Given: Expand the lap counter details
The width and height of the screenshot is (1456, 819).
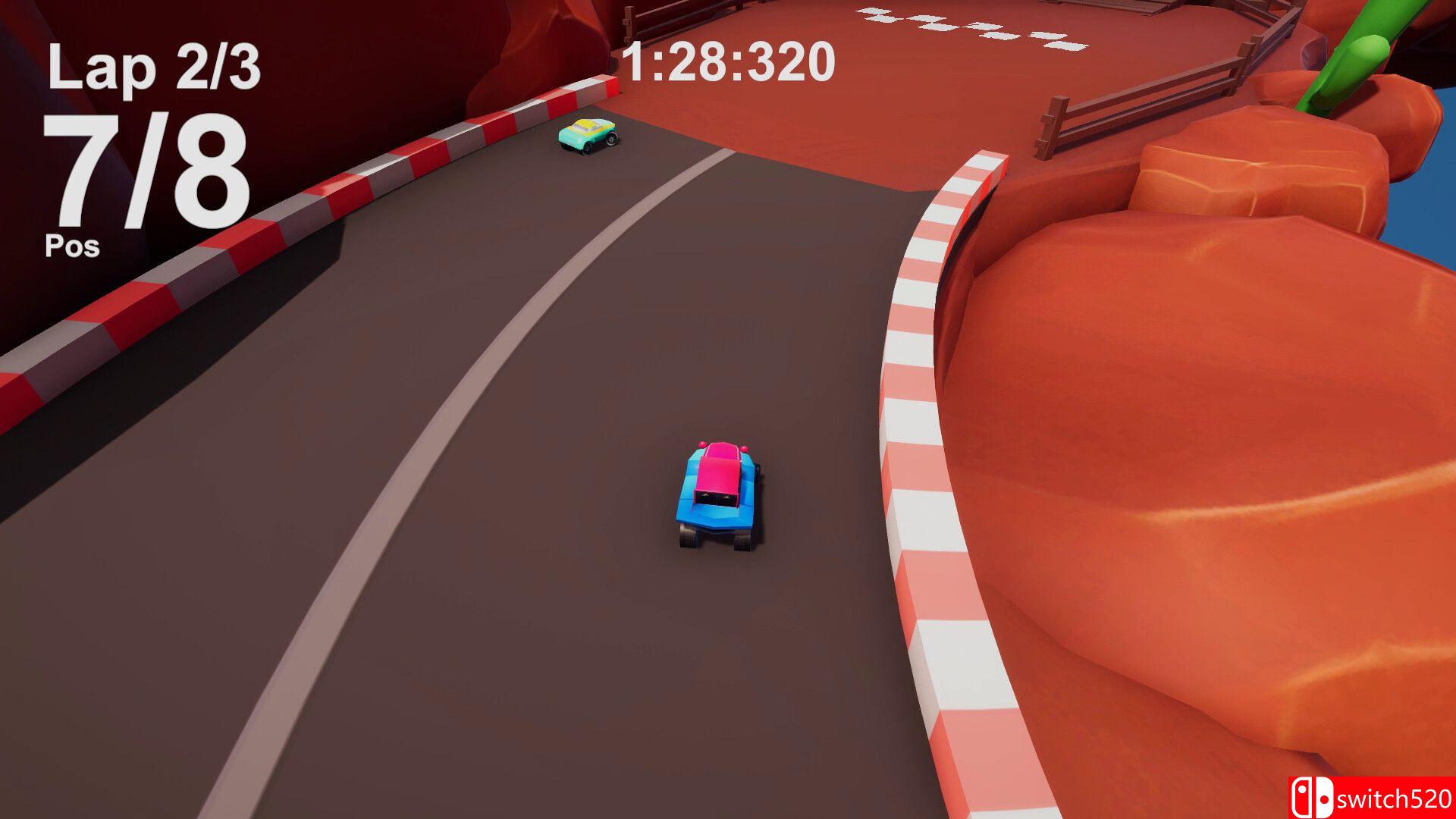Looking at the screenshot, I should pos(155,68).
